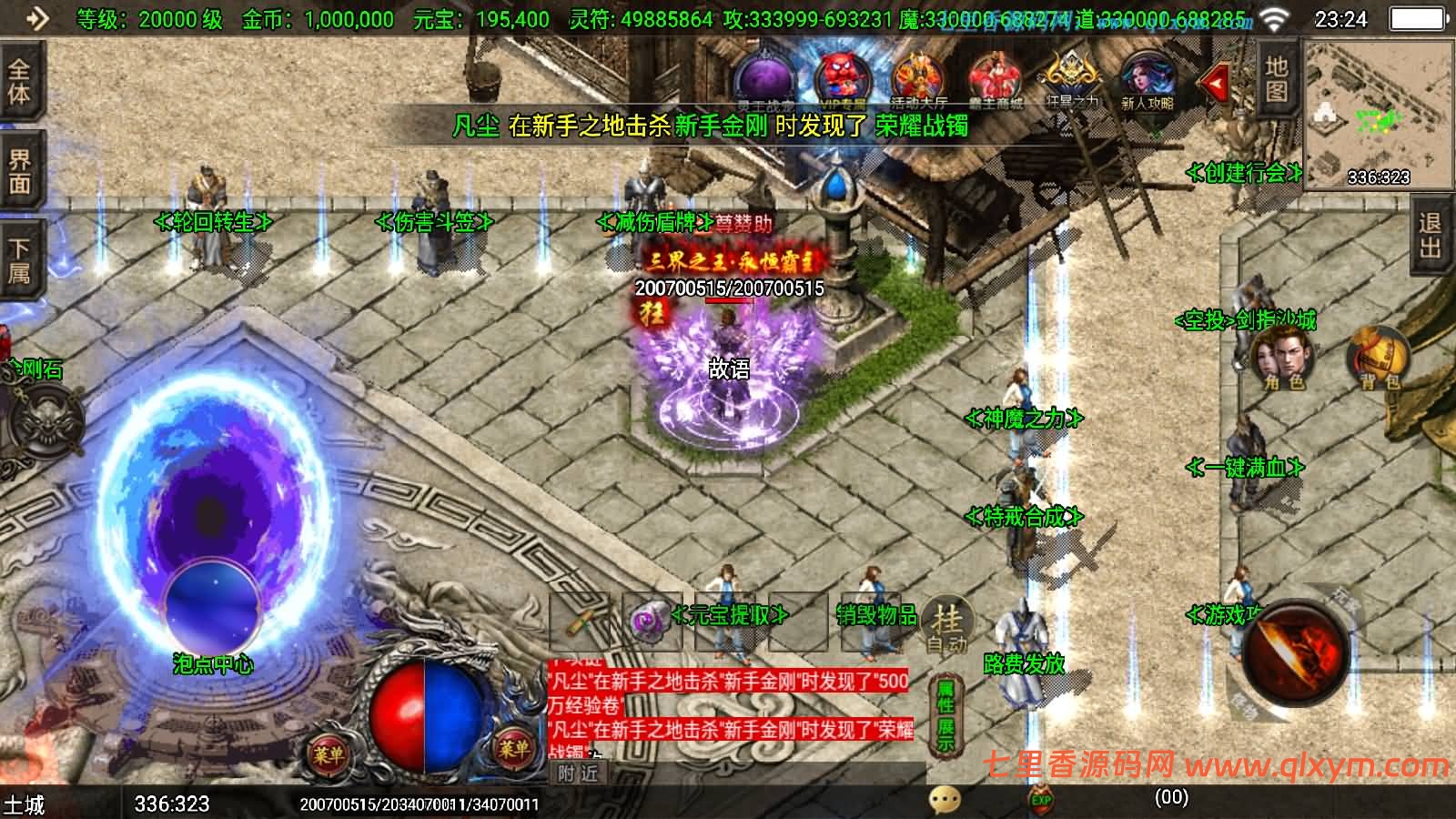Open the 背包 bag
Screen dimensions: 1456x819
pos(1378,359)
